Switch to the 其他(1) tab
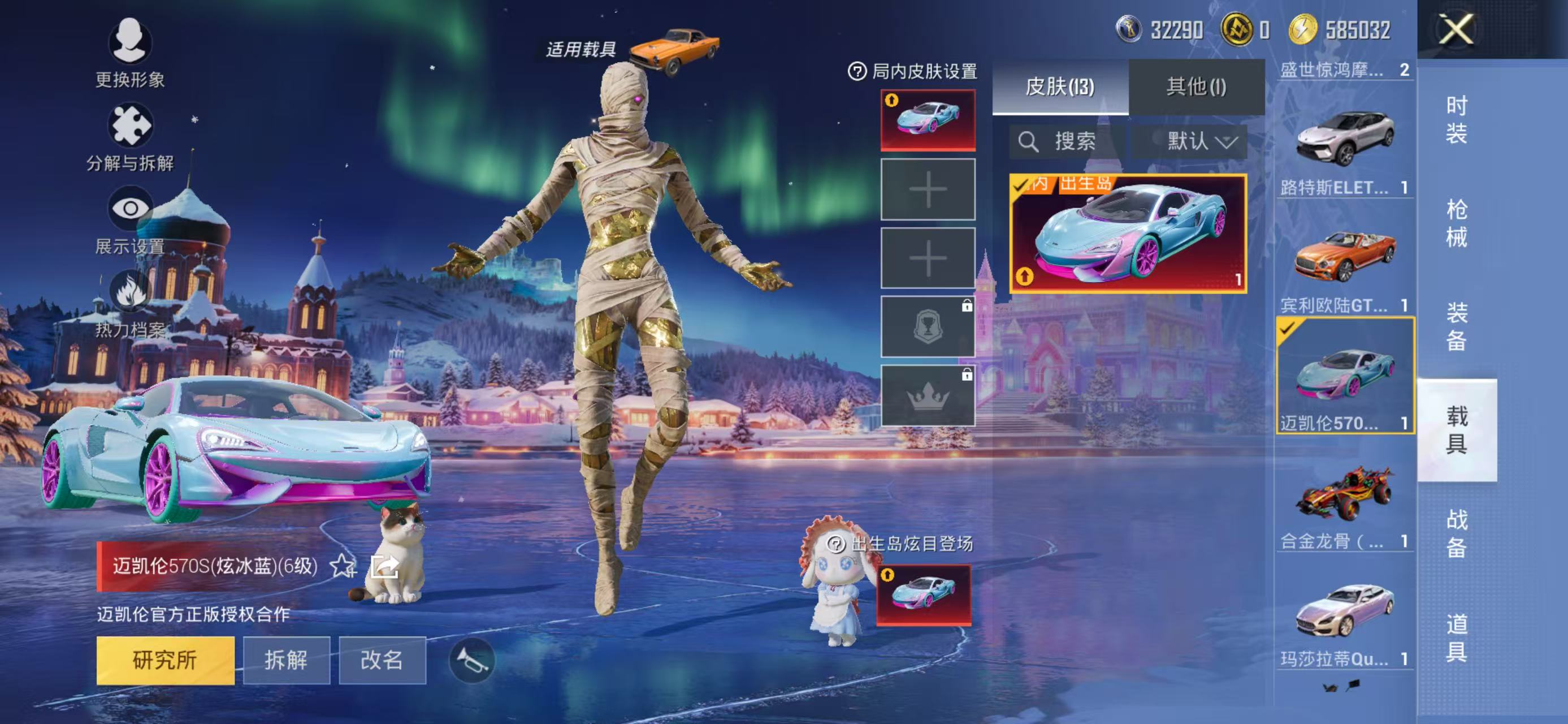Screen dimensions: 1568x724 point(1196,87)
